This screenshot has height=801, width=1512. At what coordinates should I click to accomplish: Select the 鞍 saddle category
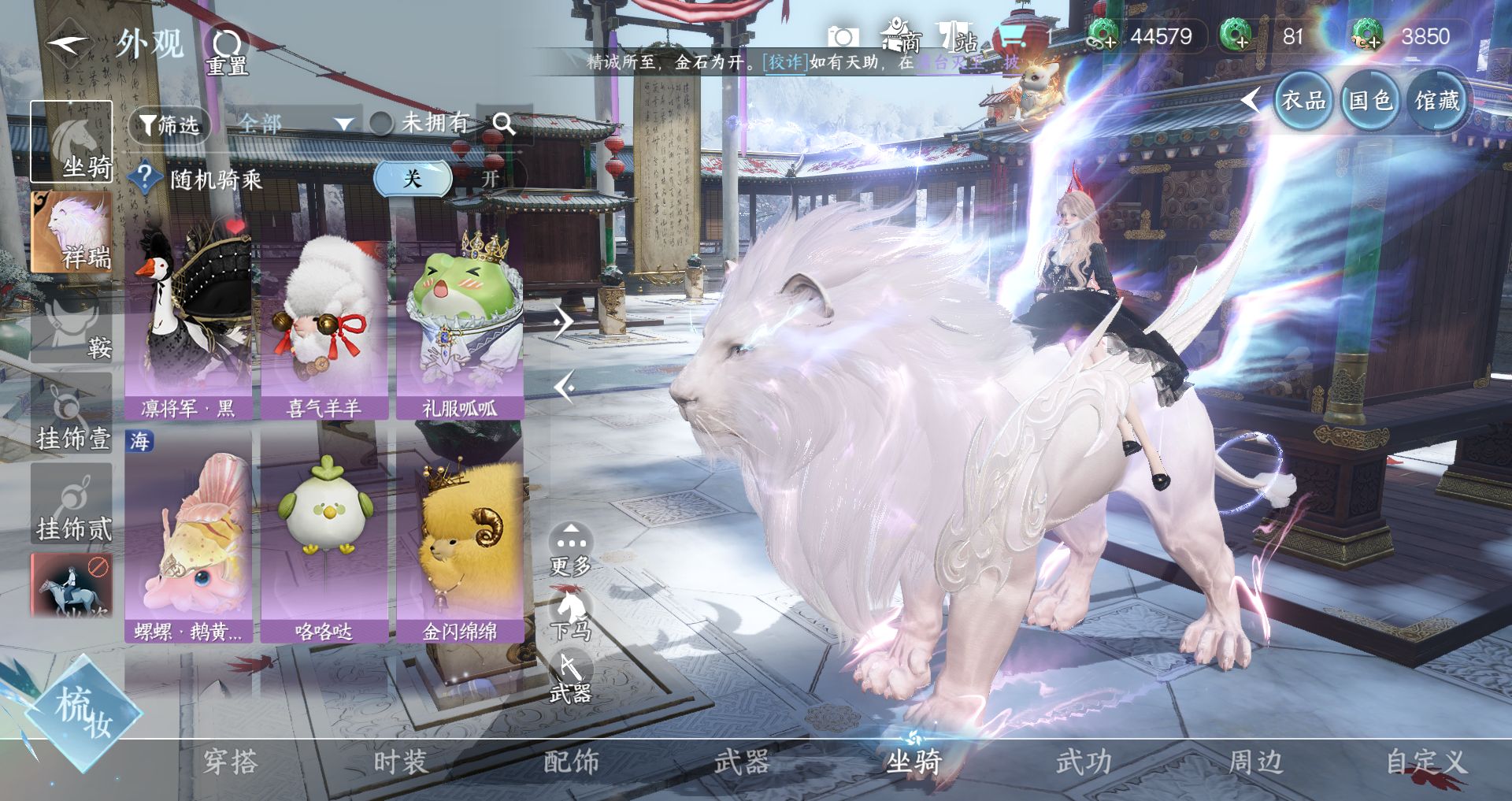[71, 324]
